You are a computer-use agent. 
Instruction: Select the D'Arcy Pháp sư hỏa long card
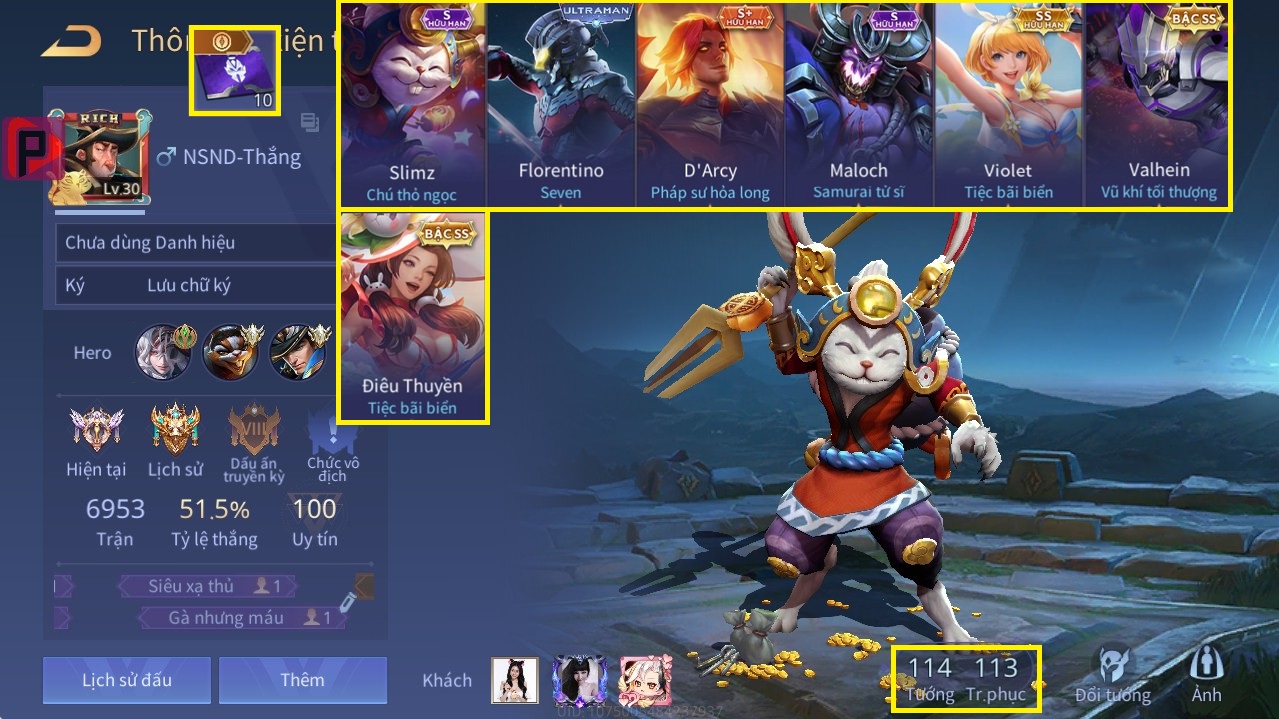coord(710,105)
